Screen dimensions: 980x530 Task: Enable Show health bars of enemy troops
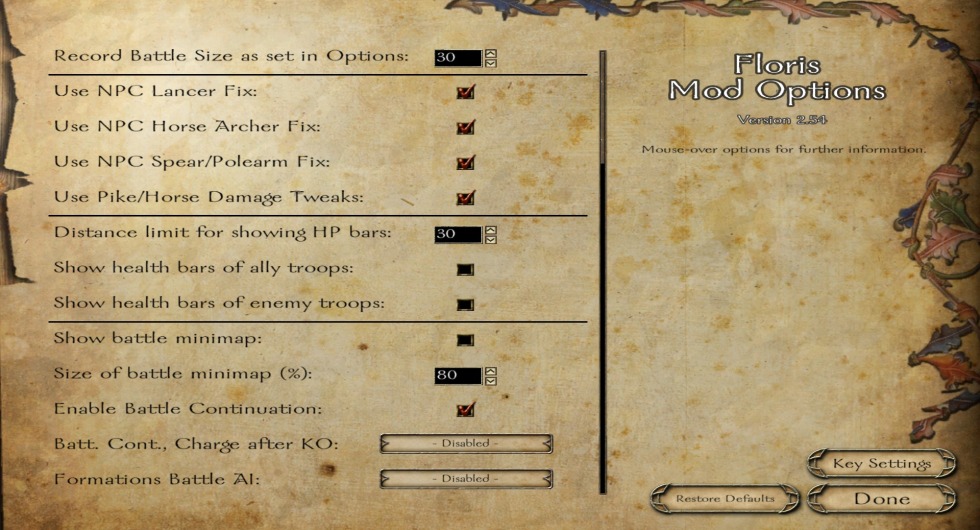pyautogui.click(x=465, y=304)
